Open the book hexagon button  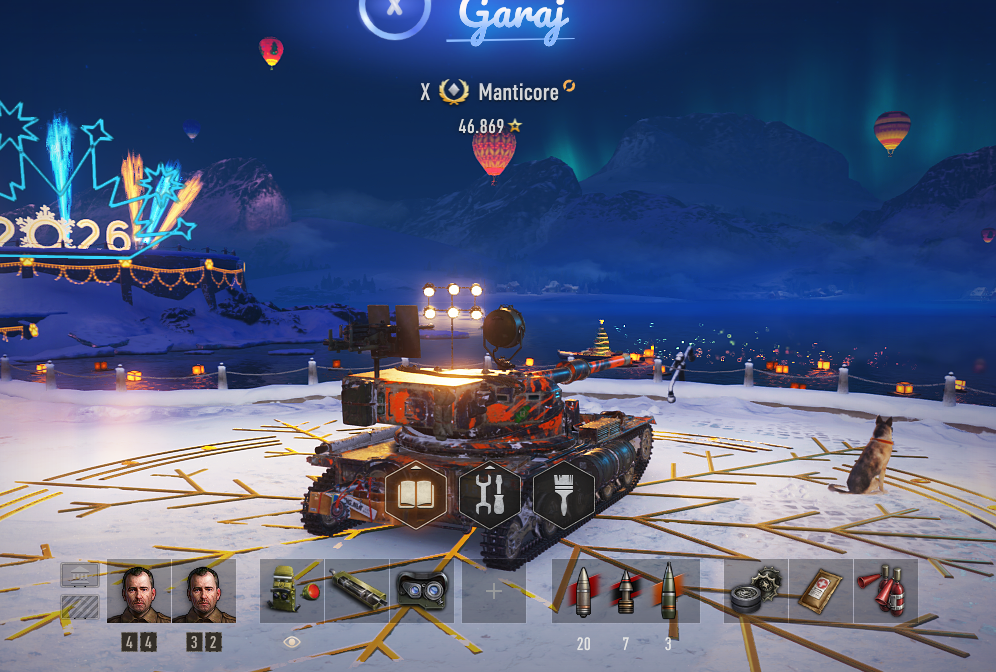415,495
